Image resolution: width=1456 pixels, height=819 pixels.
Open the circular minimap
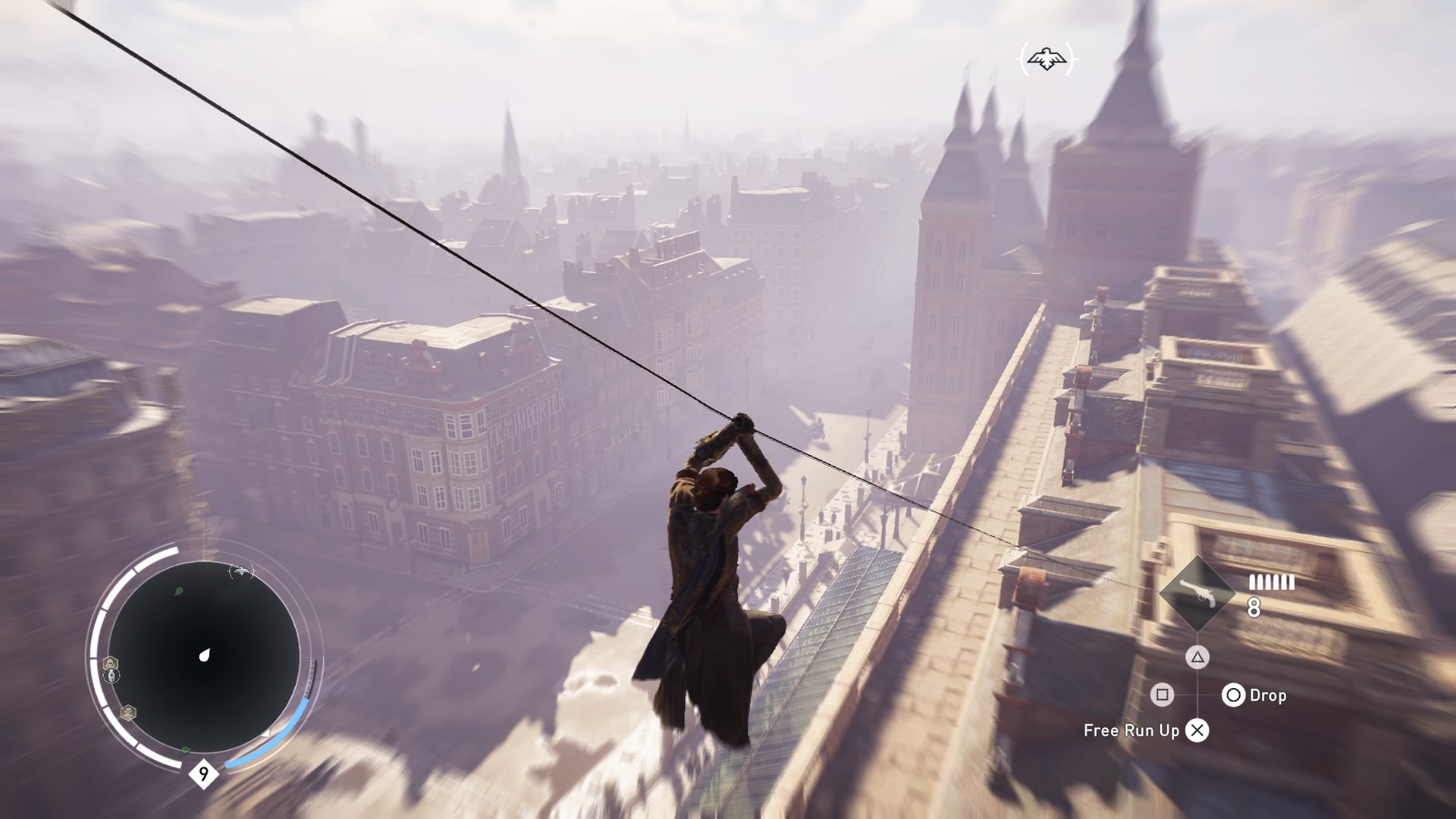[203, 657]
